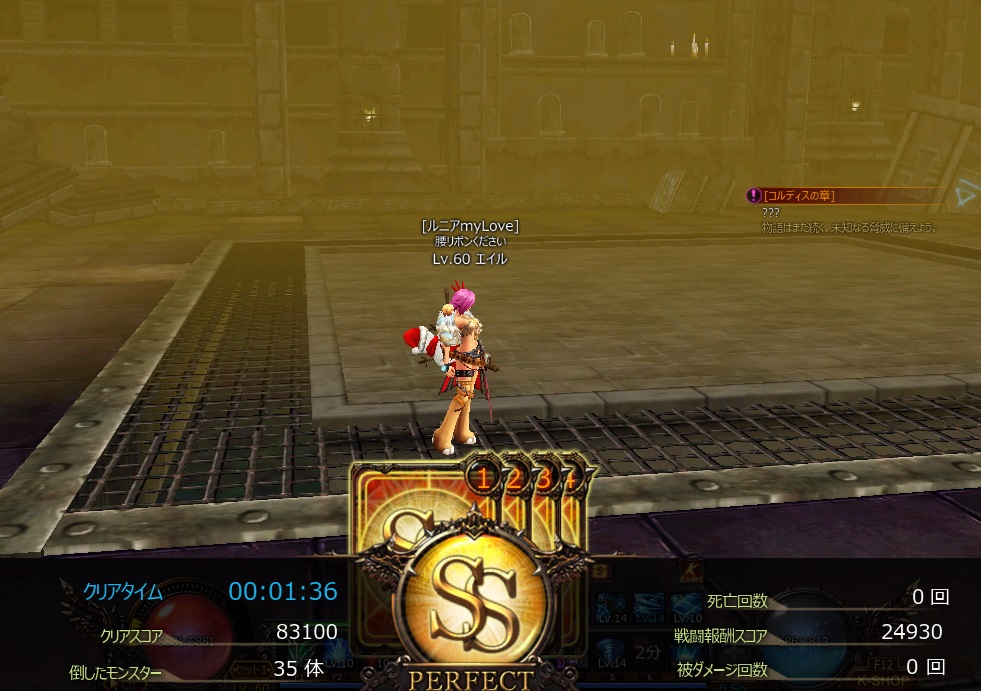Open the Event icon

pos(690,573)
